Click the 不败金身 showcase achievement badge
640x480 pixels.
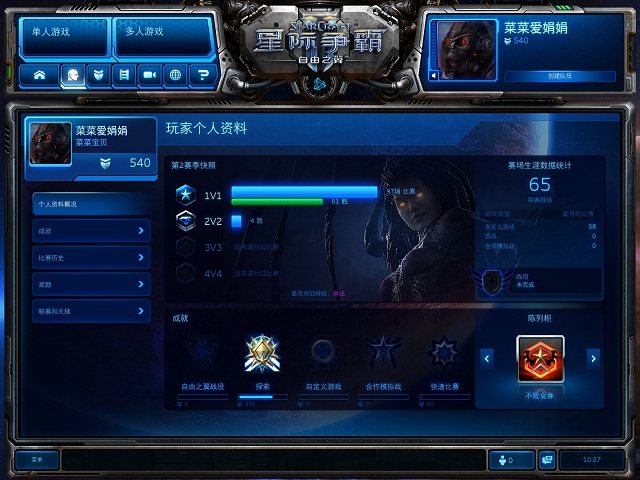(x=540, y=358)
